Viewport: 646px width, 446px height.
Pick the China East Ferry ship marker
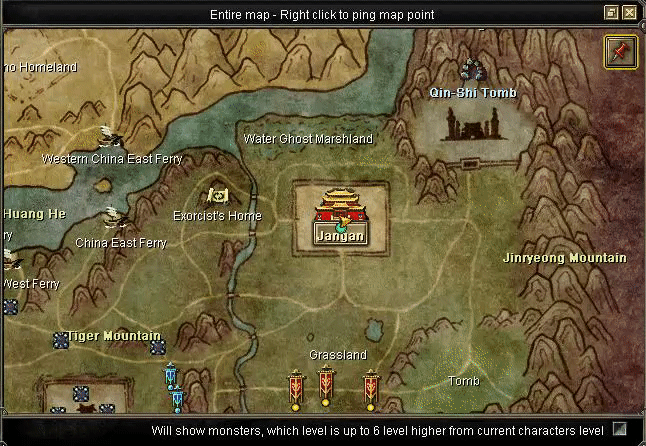point(117,218)
